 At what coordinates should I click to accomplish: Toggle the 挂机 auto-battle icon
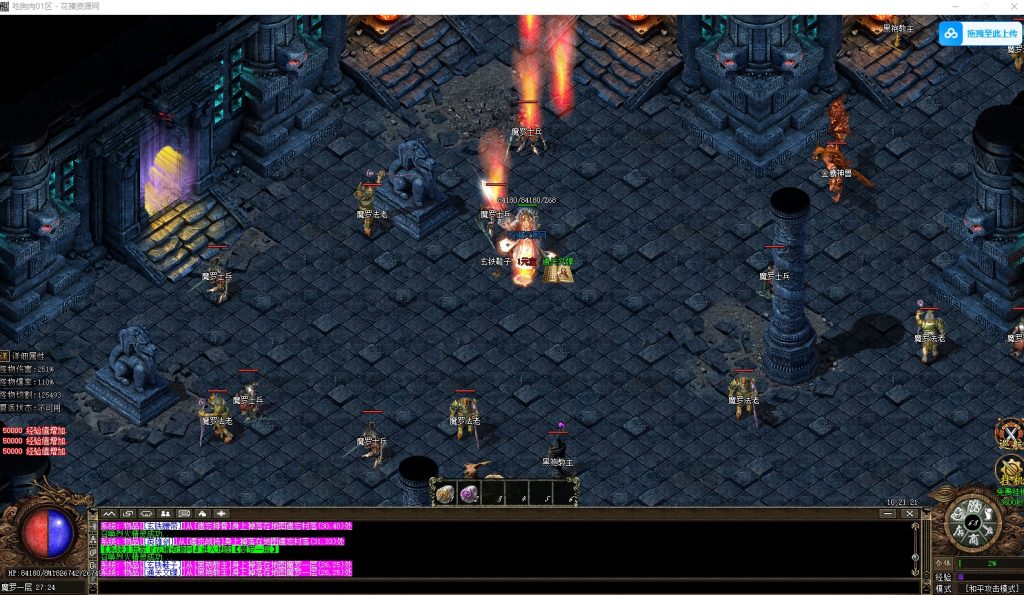point(1010,471)
